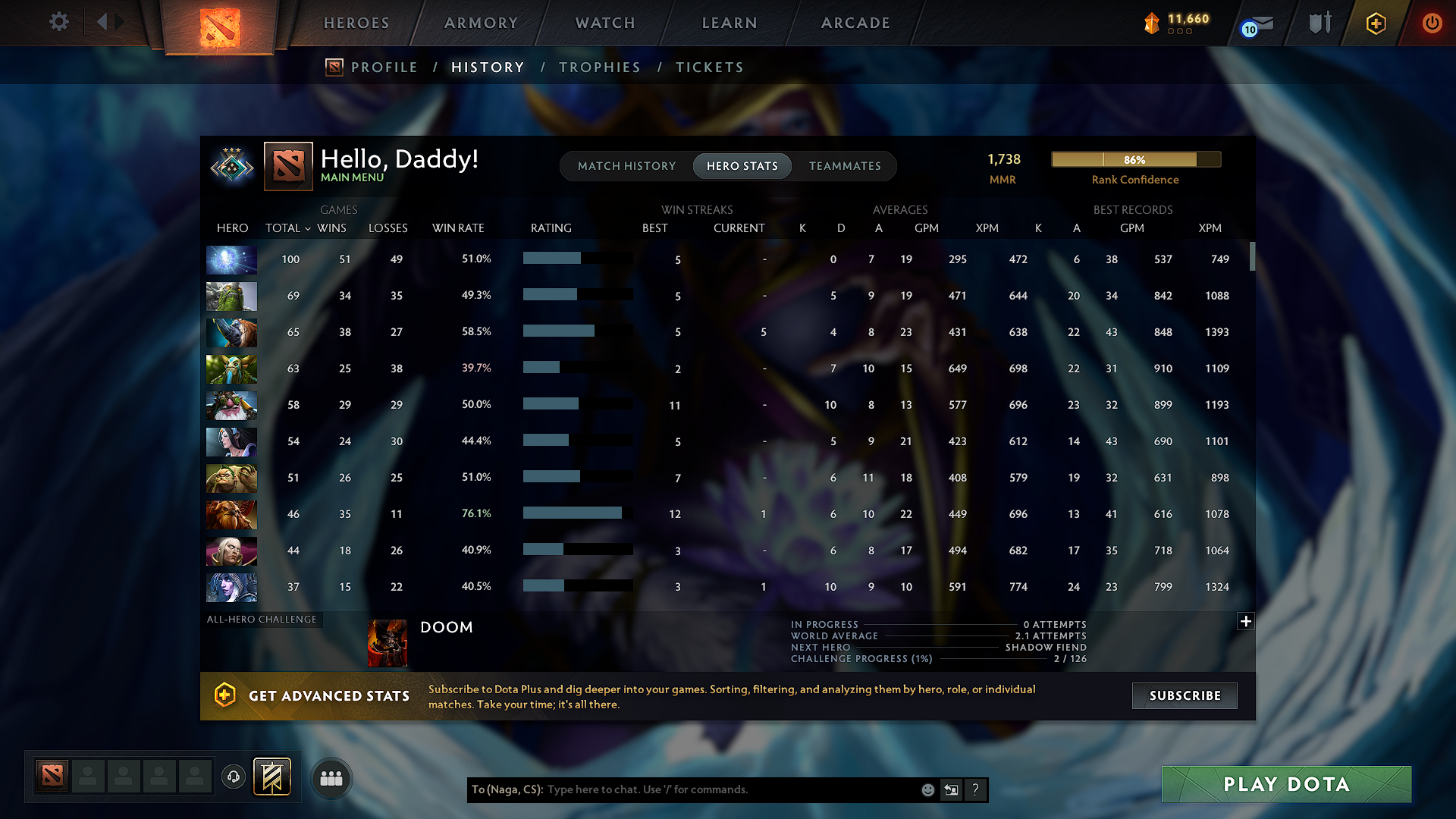Click the SUBSCRIBE button
Viewport: 1456px width, 819px height.
click(x=1184, y=695)
